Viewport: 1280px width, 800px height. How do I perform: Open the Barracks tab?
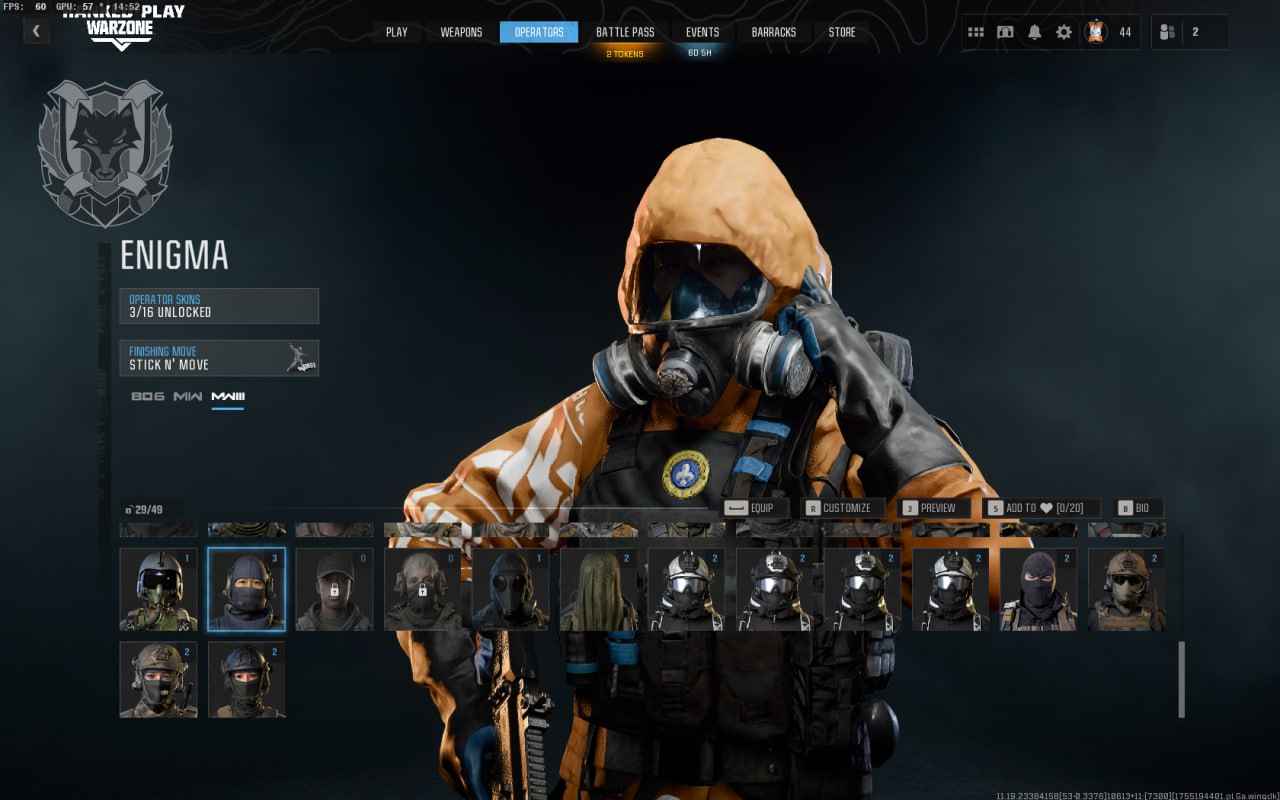pos(774,32)
